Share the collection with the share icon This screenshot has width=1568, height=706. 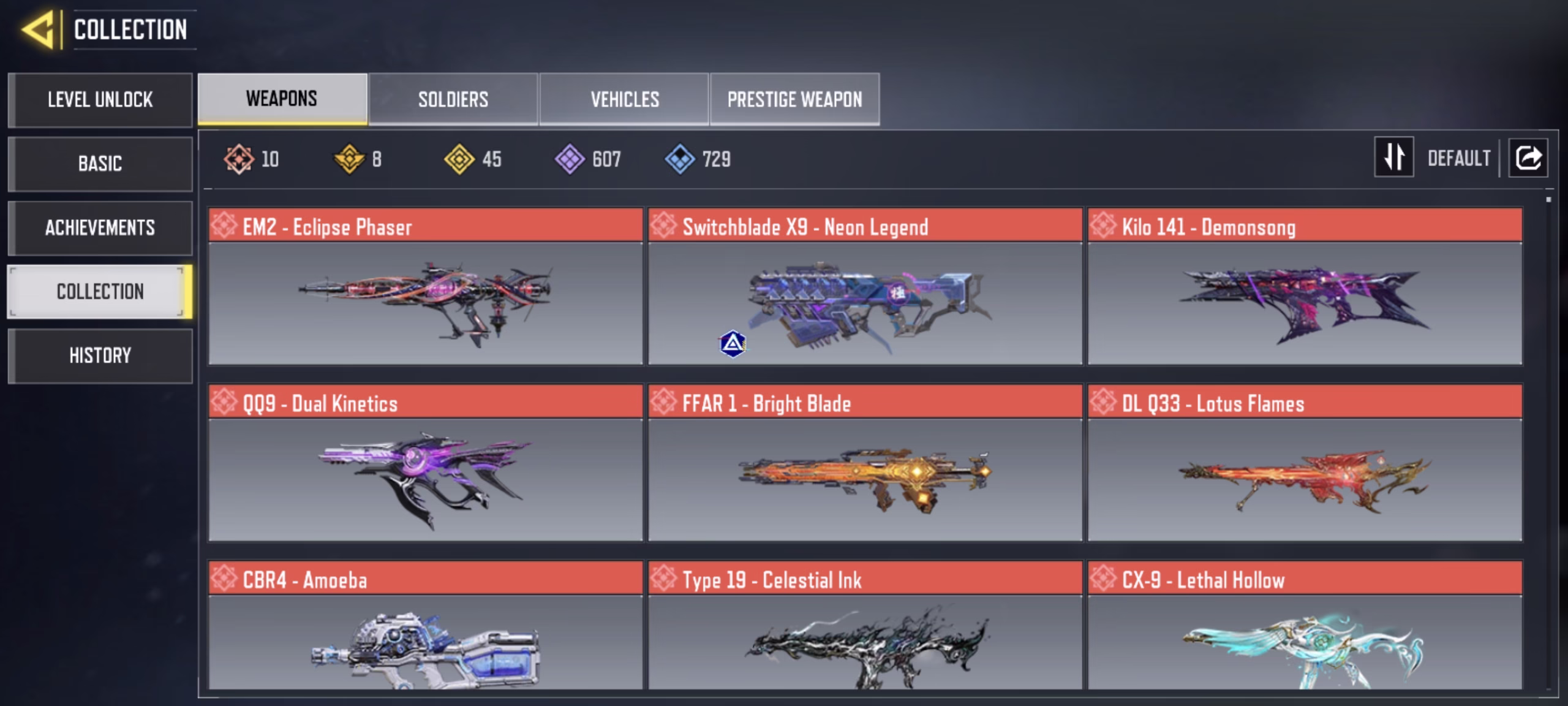click(x=1528, y=158)
